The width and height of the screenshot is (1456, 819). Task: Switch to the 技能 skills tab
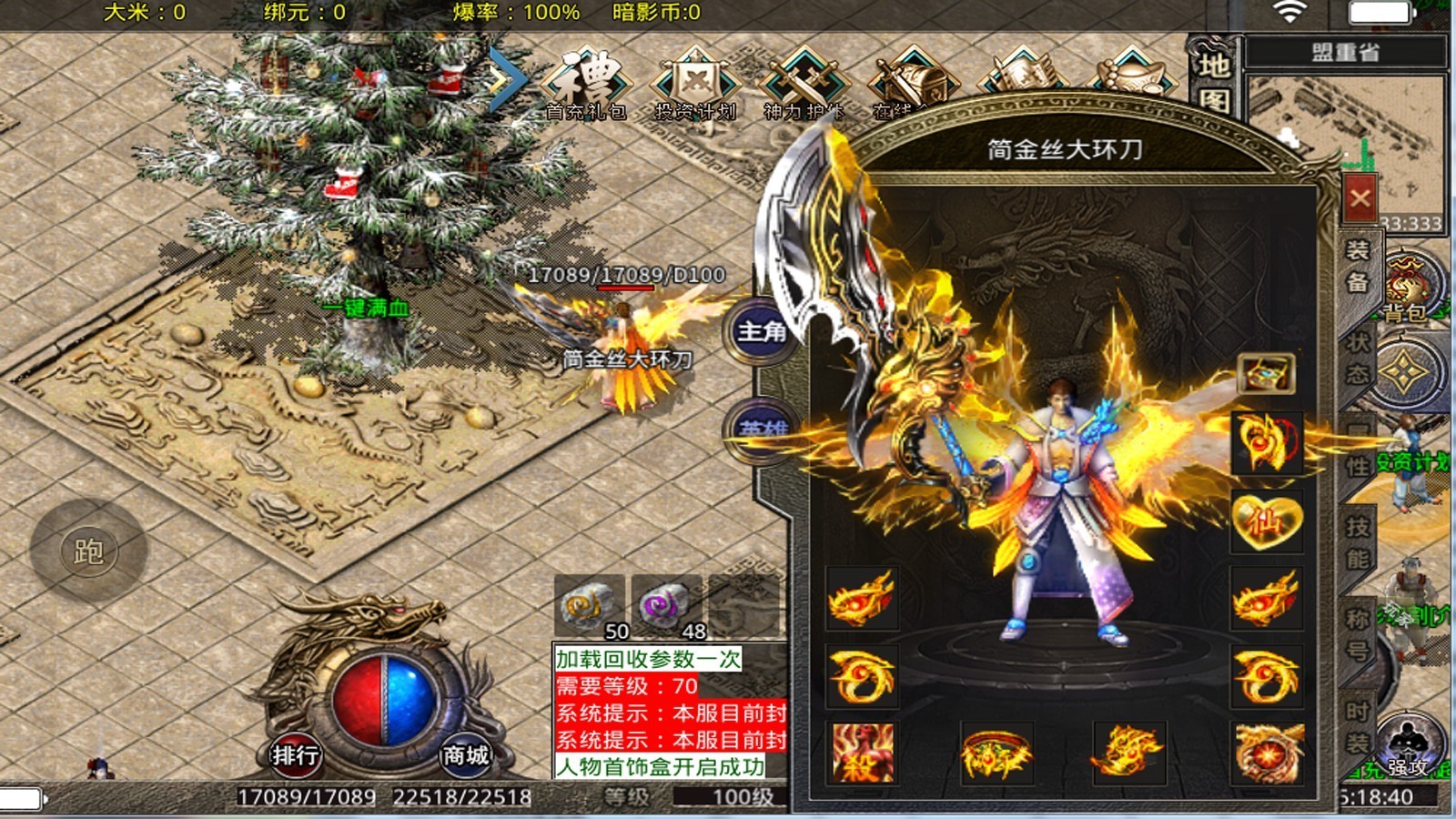click(x=1357, y=542)
